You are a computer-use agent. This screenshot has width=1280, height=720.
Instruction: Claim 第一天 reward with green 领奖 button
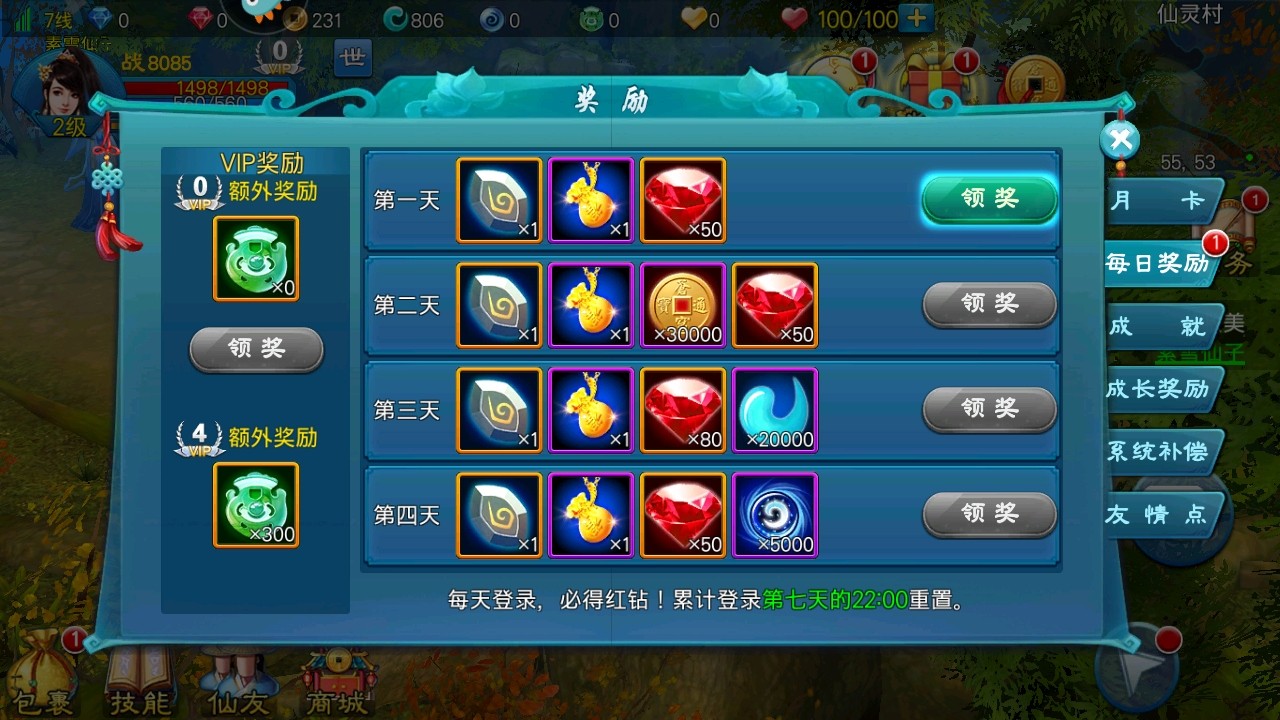click(x=988, y=200)
